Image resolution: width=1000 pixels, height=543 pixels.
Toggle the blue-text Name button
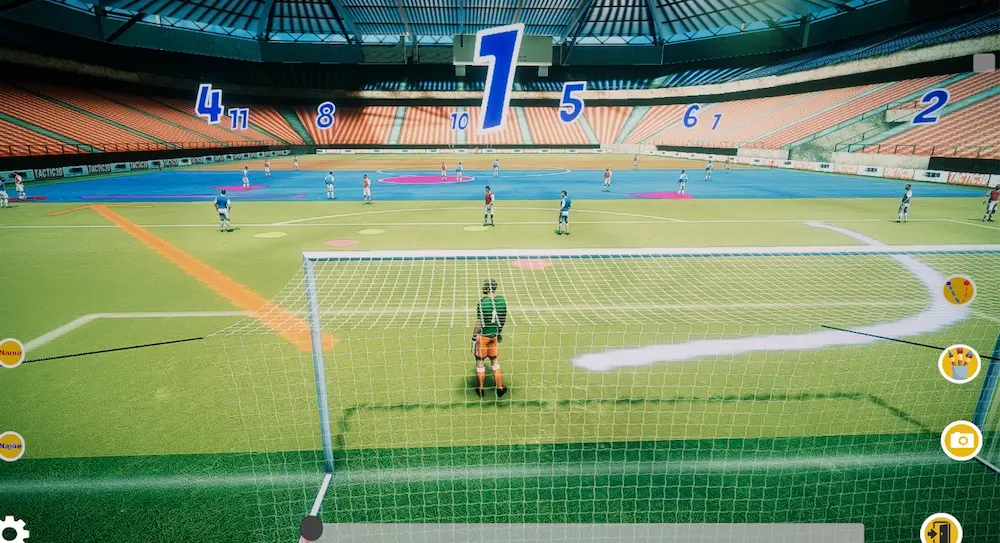(10, 445)
